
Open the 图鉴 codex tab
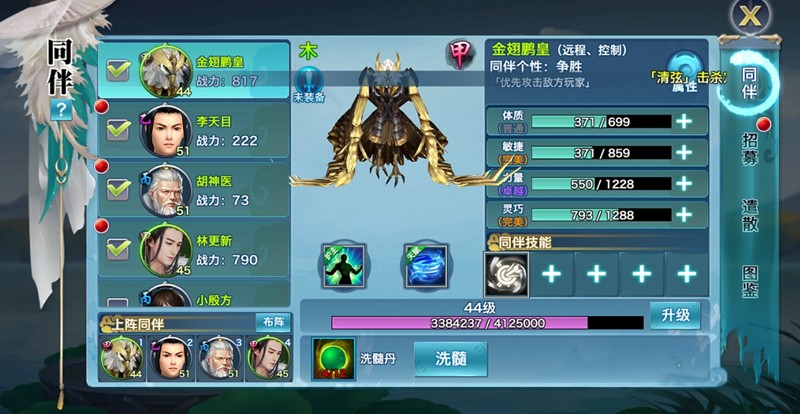(x=749, y=283)
